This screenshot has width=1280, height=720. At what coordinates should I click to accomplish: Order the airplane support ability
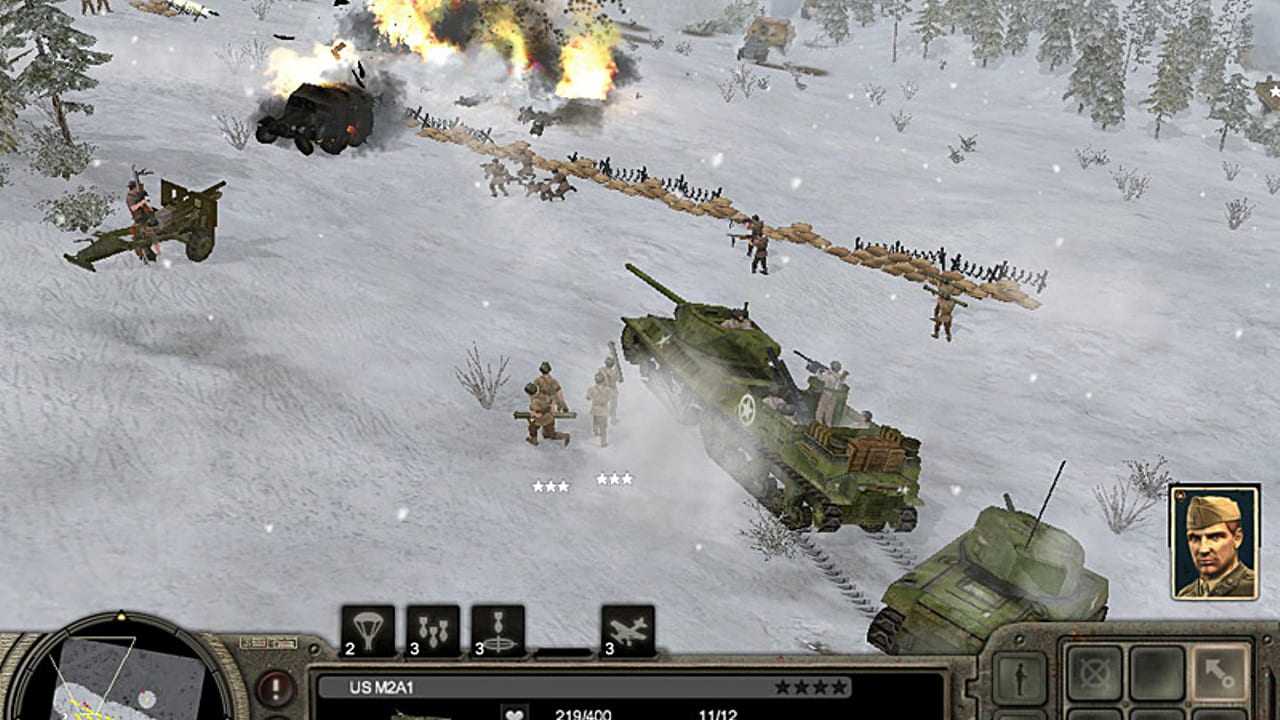tap(628, 631)
